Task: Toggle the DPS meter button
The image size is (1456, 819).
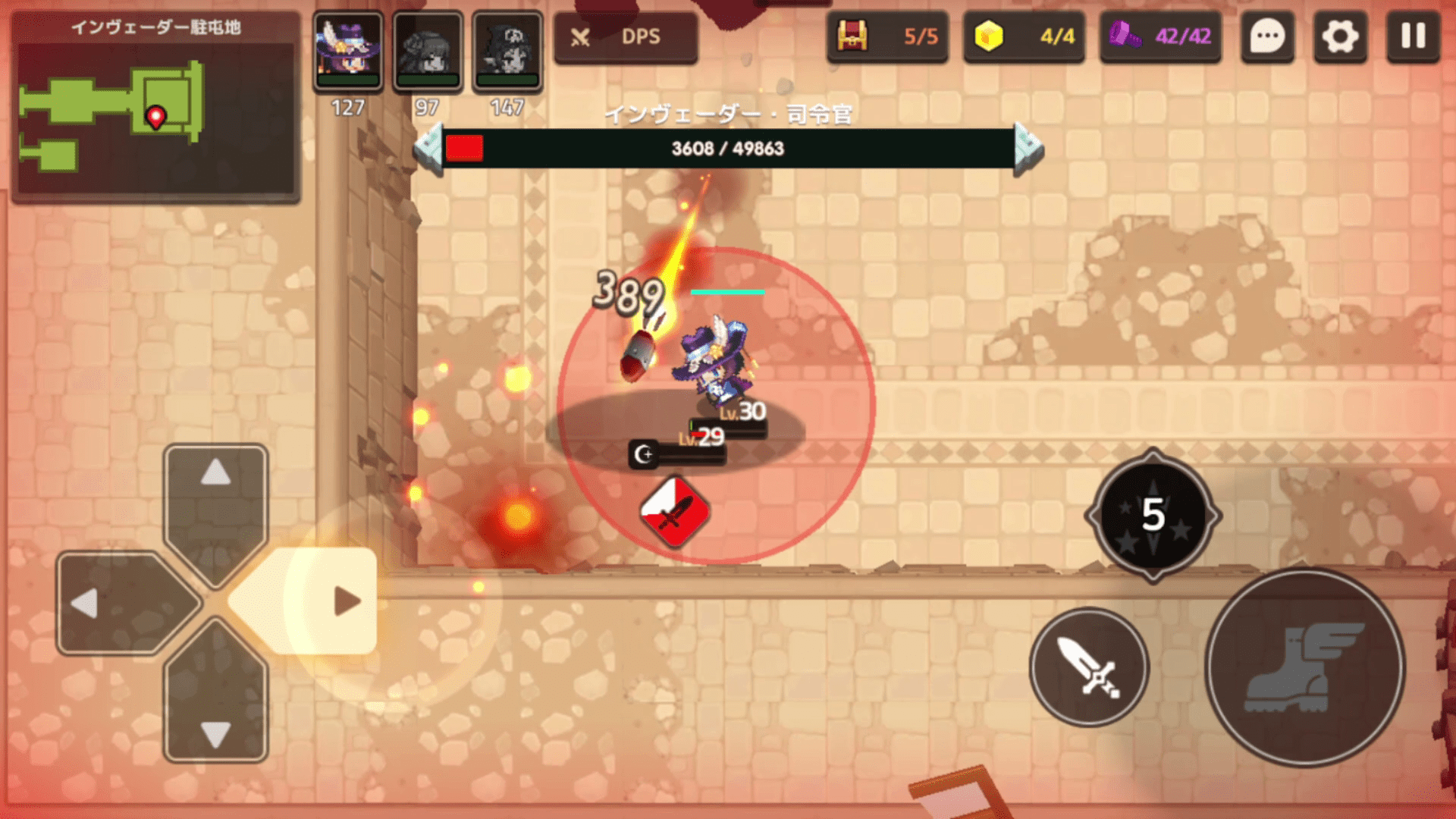Action: (x=626, y=36)
